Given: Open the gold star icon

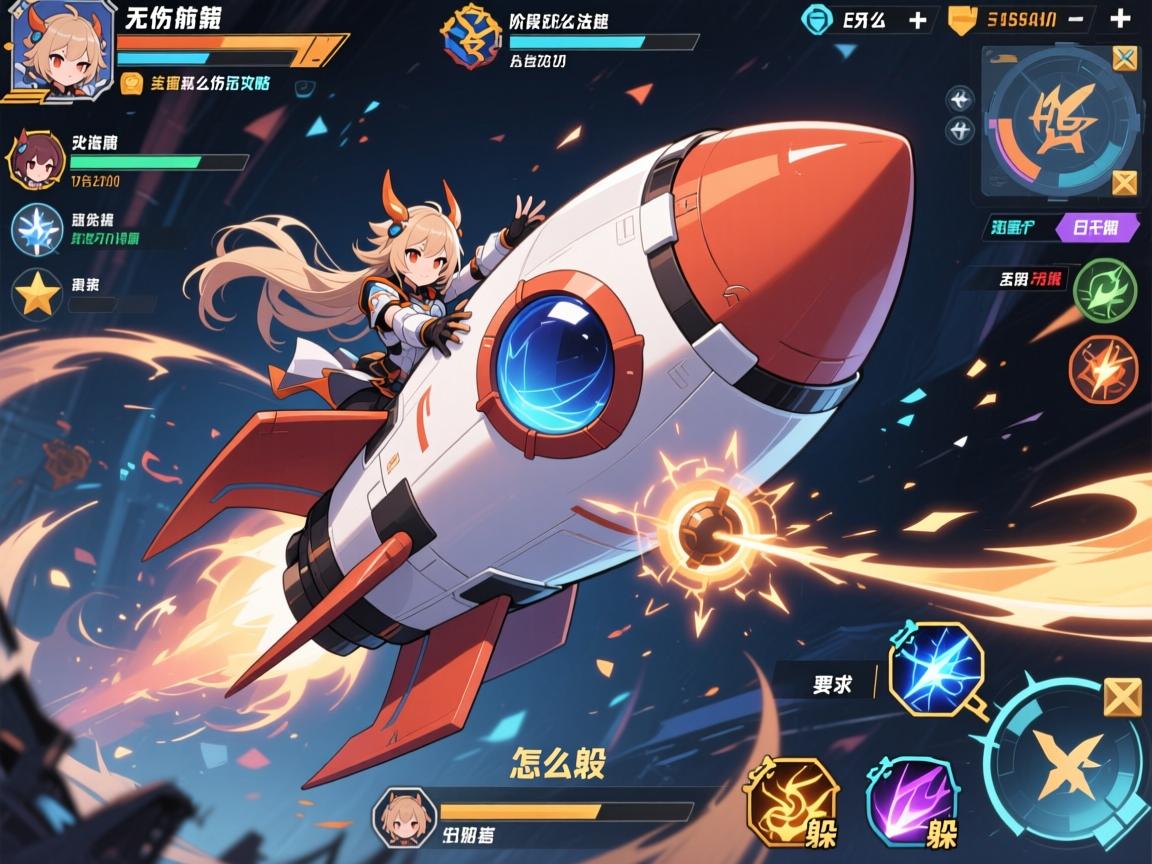Looking at the screenshot, I should pyautogui.click(x=36, y=293).
